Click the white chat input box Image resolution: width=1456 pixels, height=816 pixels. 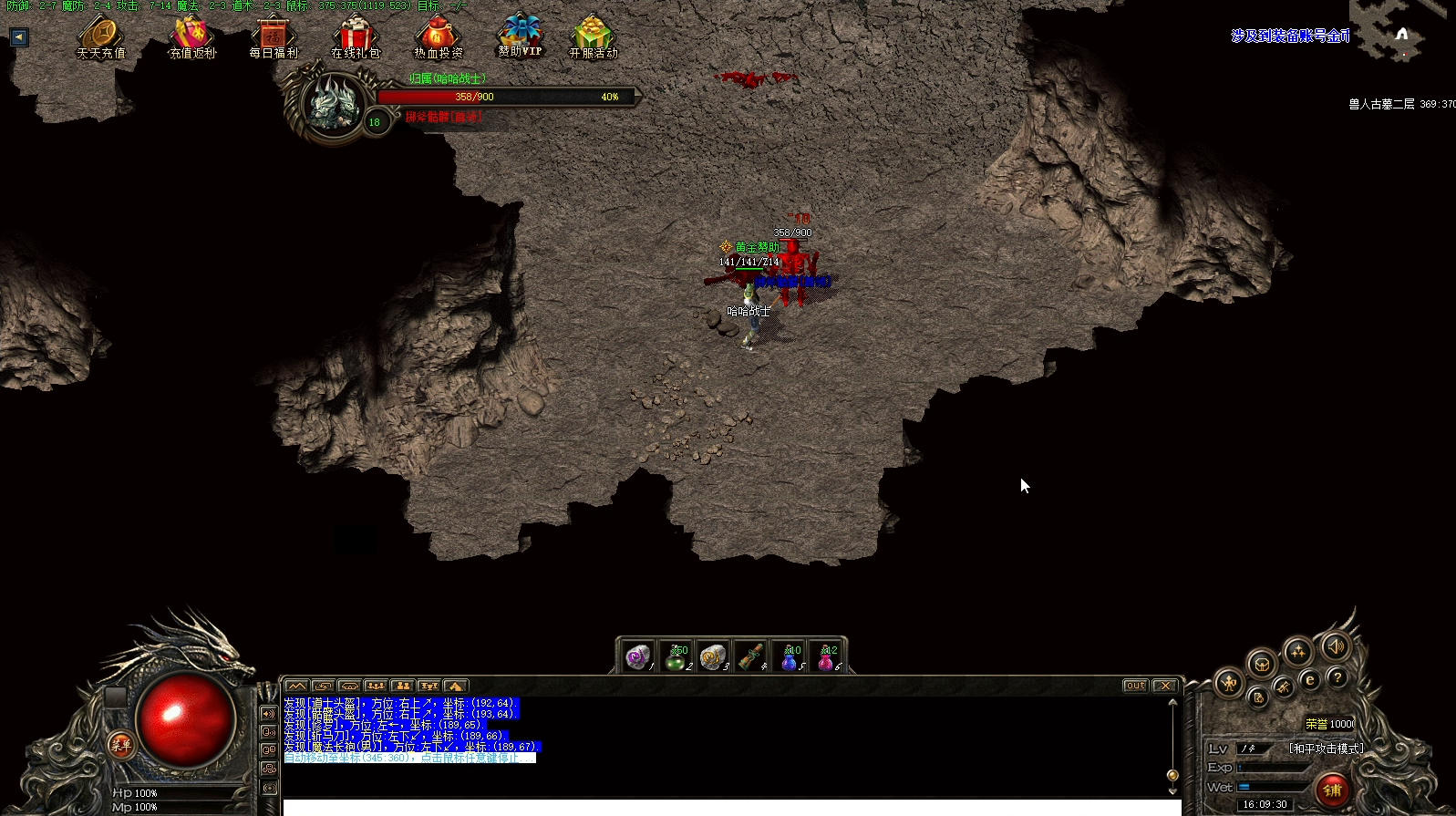point(731,807)
